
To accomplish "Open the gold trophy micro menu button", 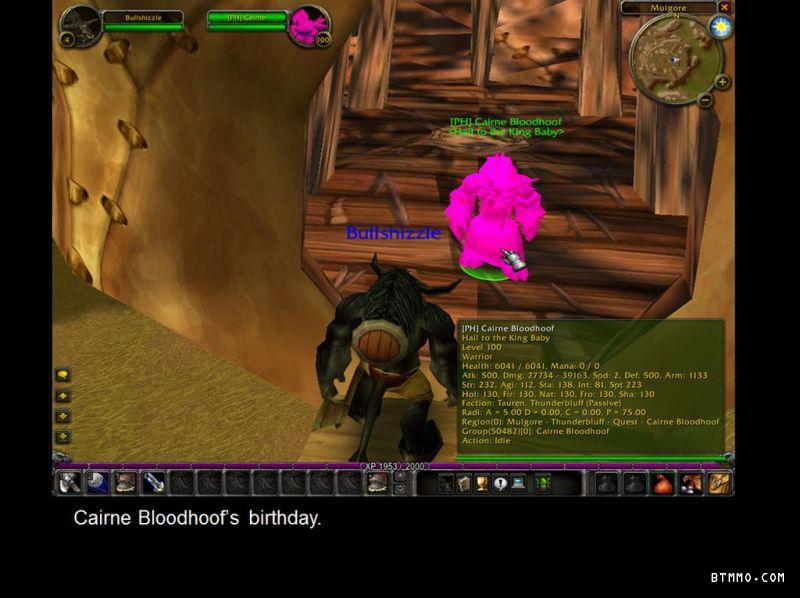I will (482, 484).
